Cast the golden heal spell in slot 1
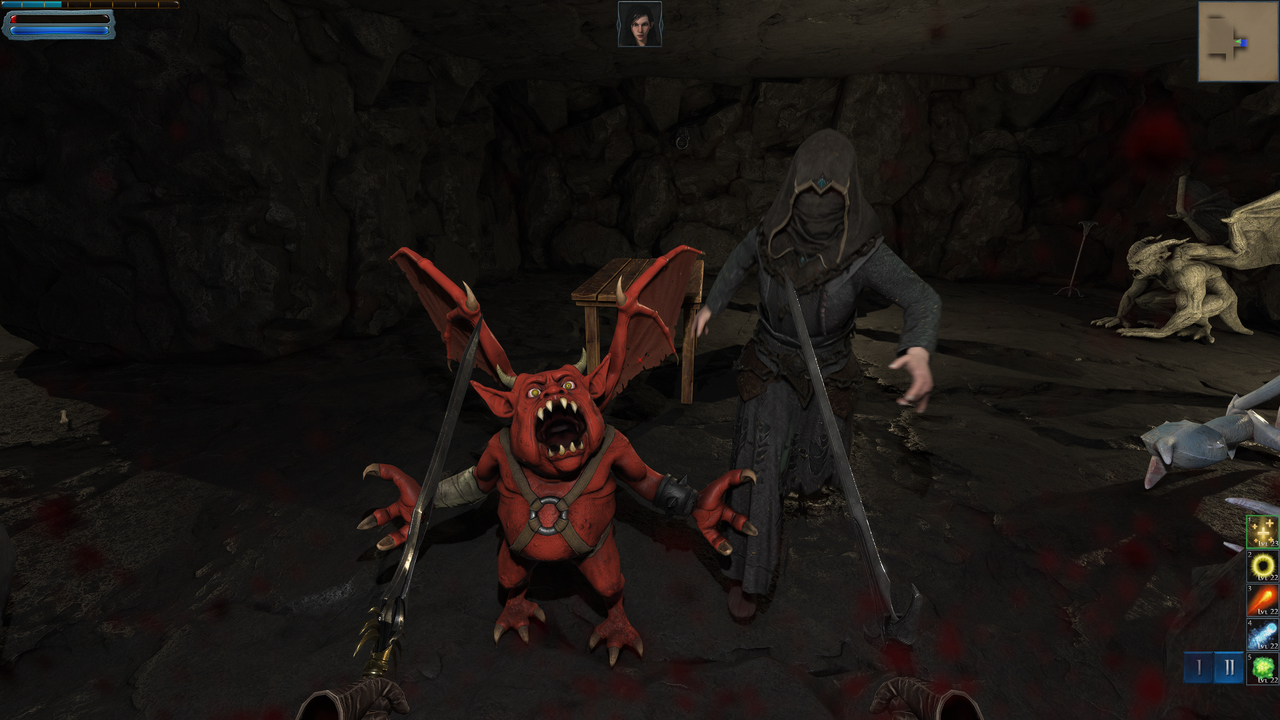Viewport: 1280px width, 720px height. (x=1261, y=532)
